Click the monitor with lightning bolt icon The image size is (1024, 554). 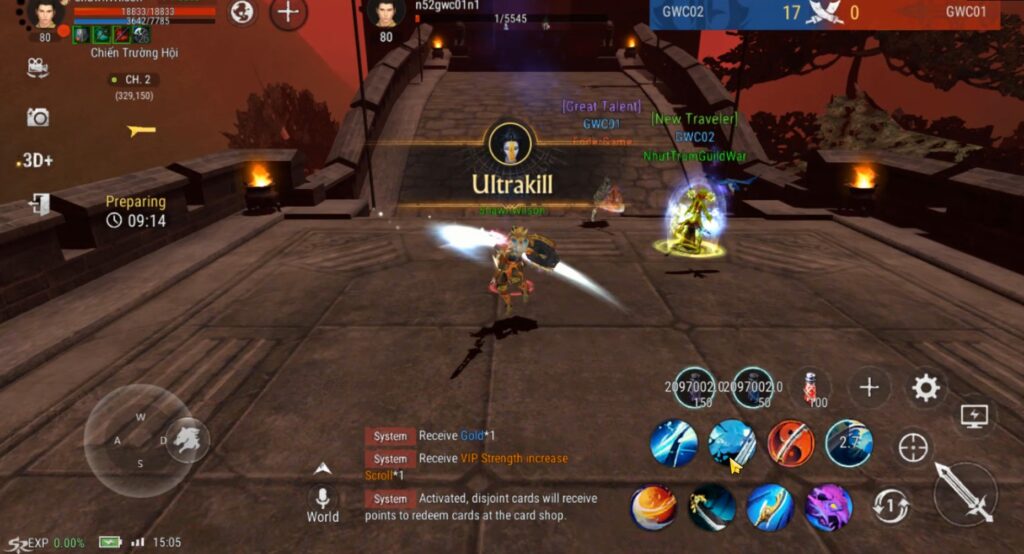[973, 414]
